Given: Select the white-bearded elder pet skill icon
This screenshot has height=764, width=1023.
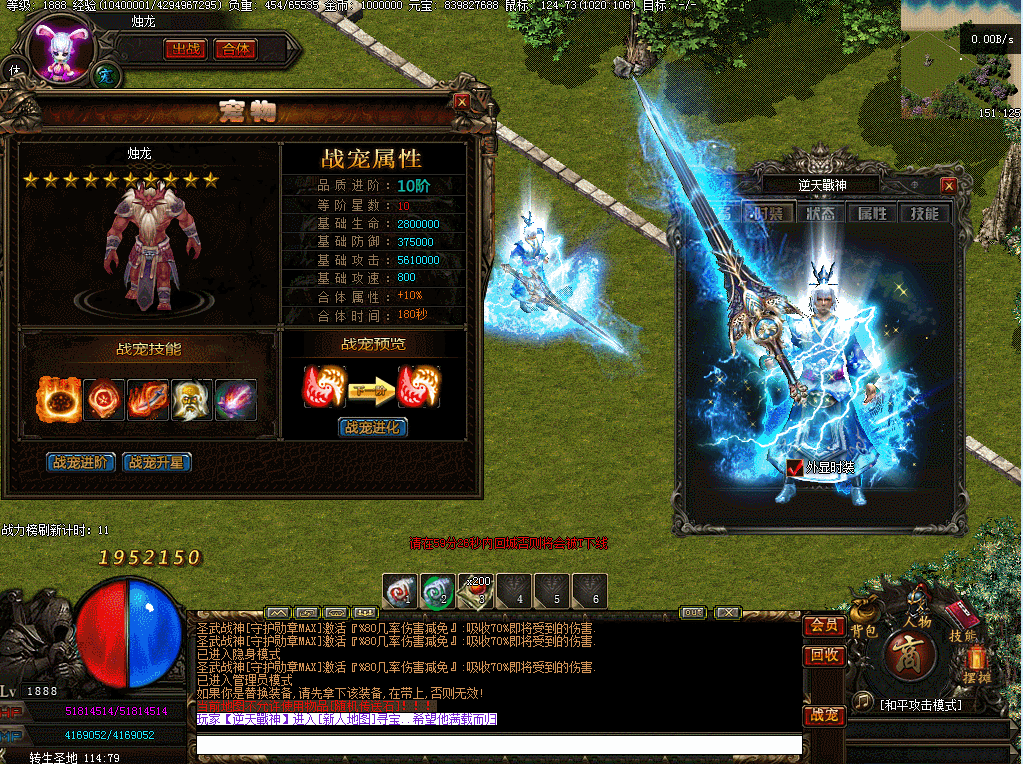Looking at the screenshot, I should pyautogui.click(x=192, y=400).
